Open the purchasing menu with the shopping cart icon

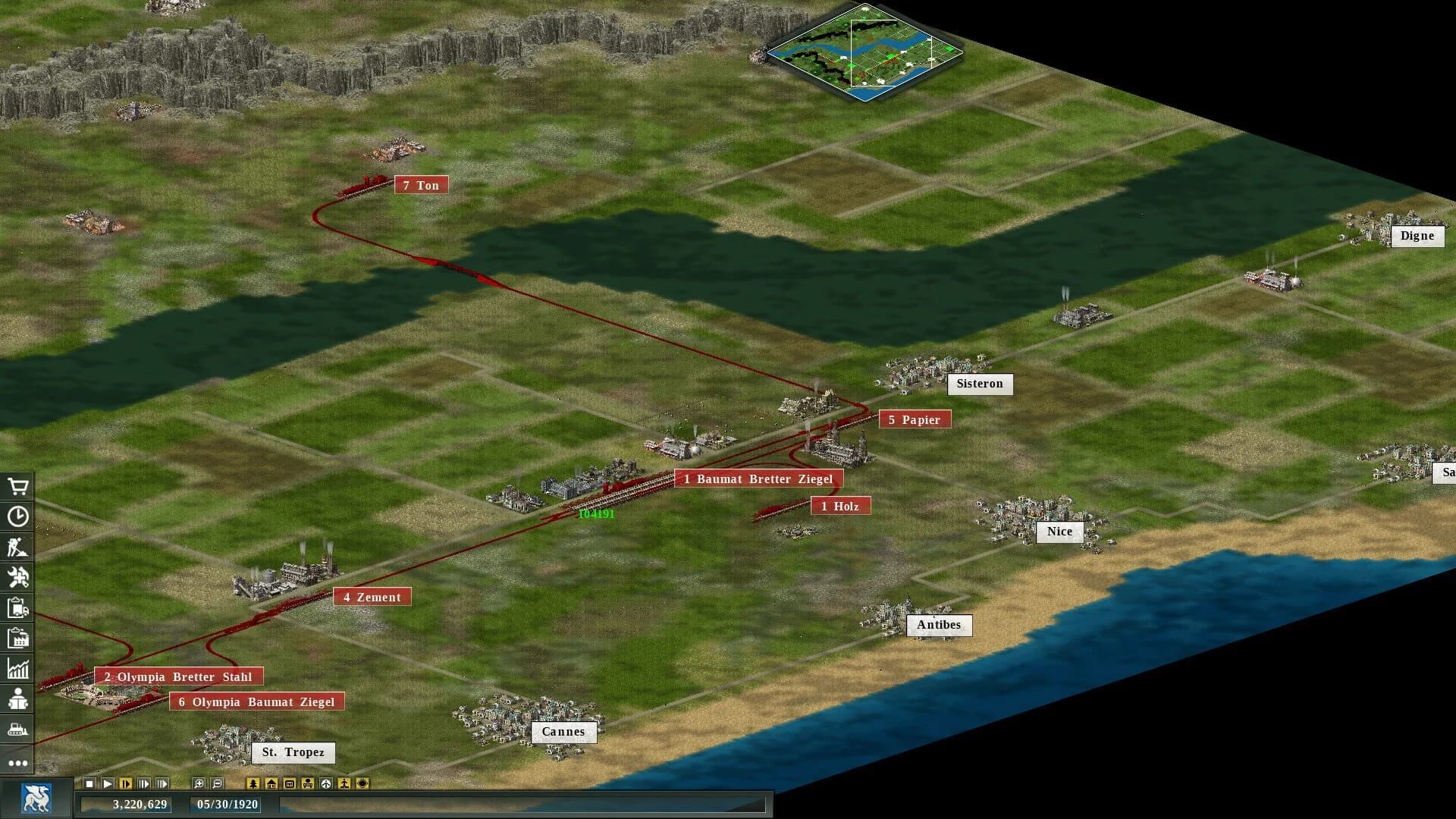point(18,486)
